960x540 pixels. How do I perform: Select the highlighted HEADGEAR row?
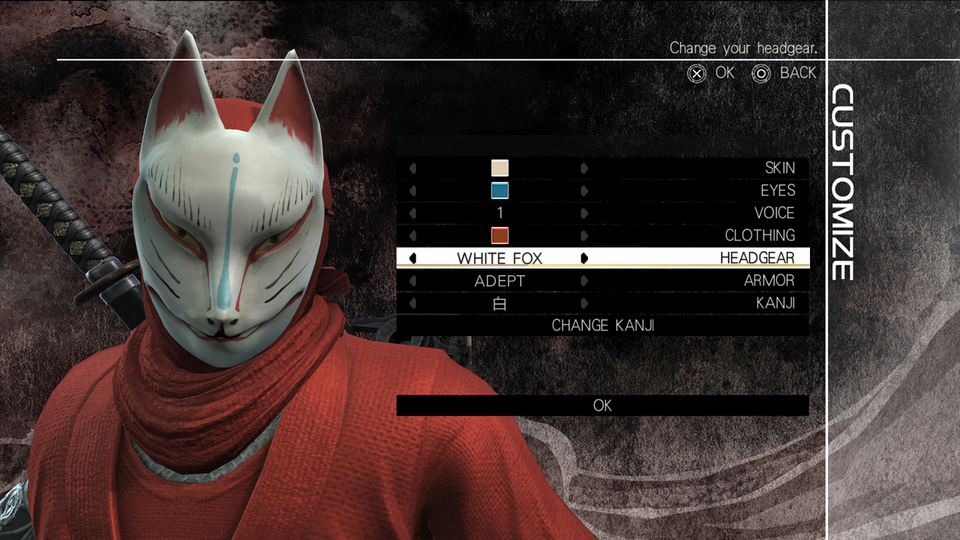pos(602,258)
